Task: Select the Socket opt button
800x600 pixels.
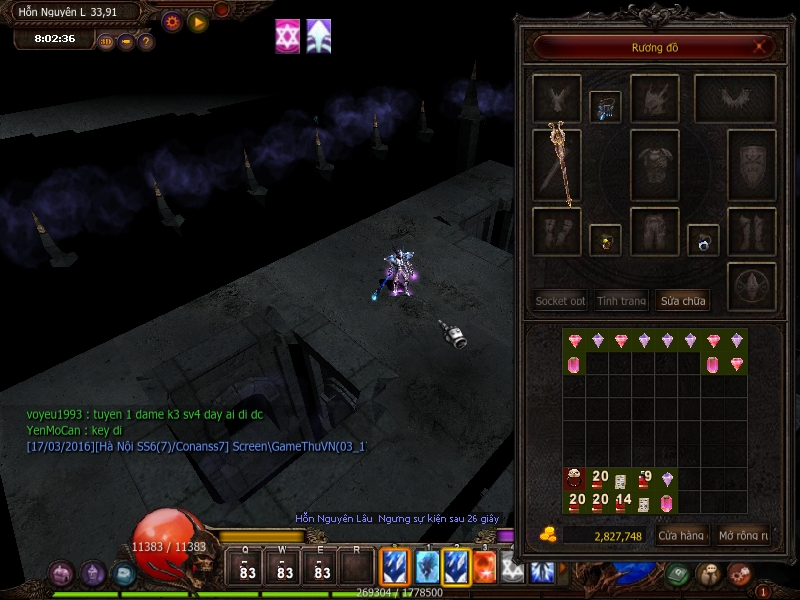Action: click(560, 300)
